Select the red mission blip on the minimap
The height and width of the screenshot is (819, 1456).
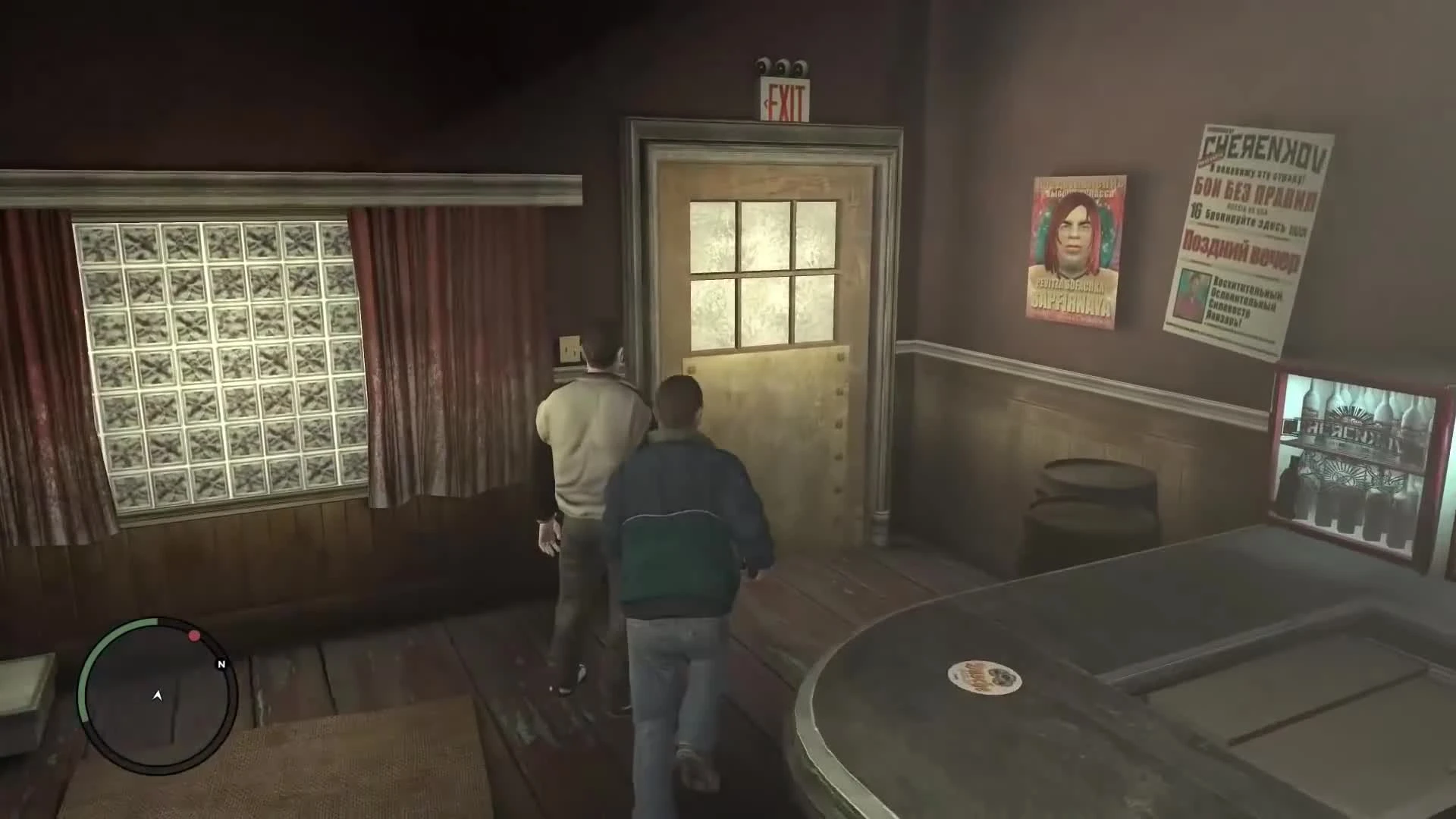click(196, 637)
